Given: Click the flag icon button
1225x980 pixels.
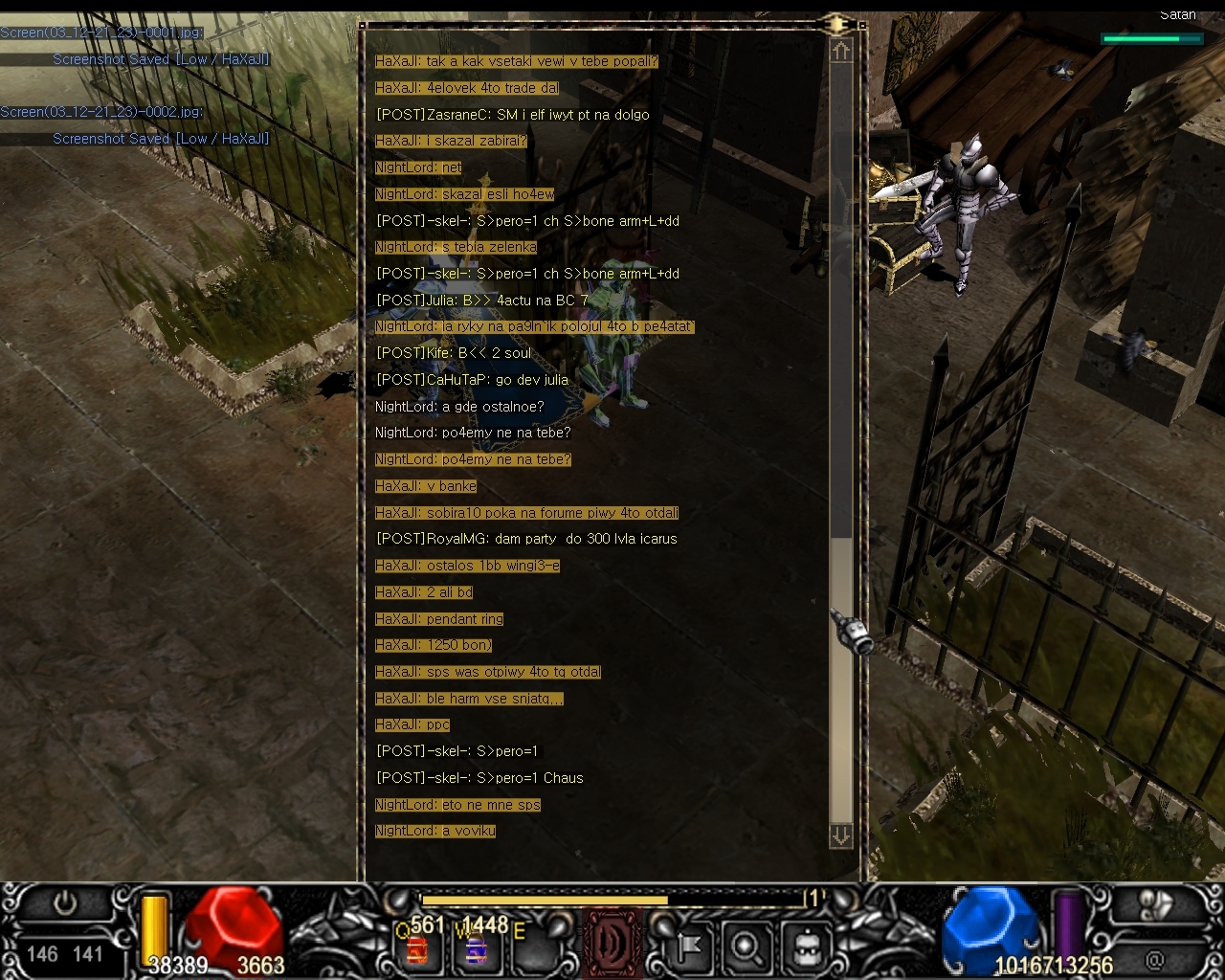Looking at the screenshot, I should pyautogui.click(x=689, y=947).
